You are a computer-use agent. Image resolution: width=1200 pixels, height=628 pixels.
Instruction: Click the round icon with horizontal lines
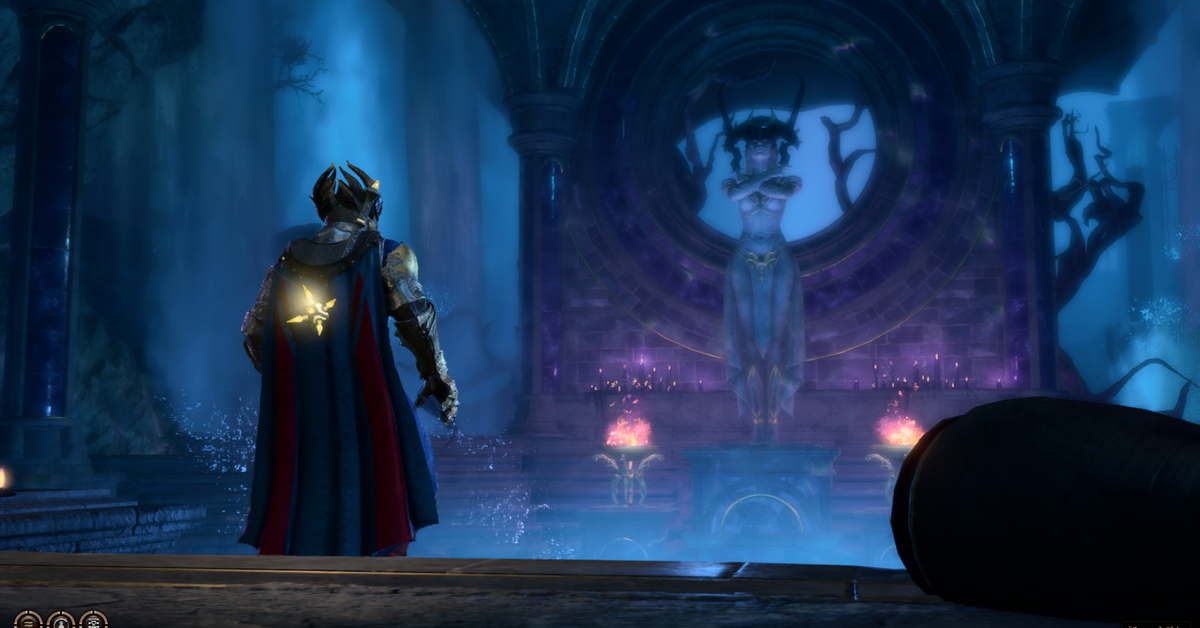pyautogui.click(x=28, y=623)
